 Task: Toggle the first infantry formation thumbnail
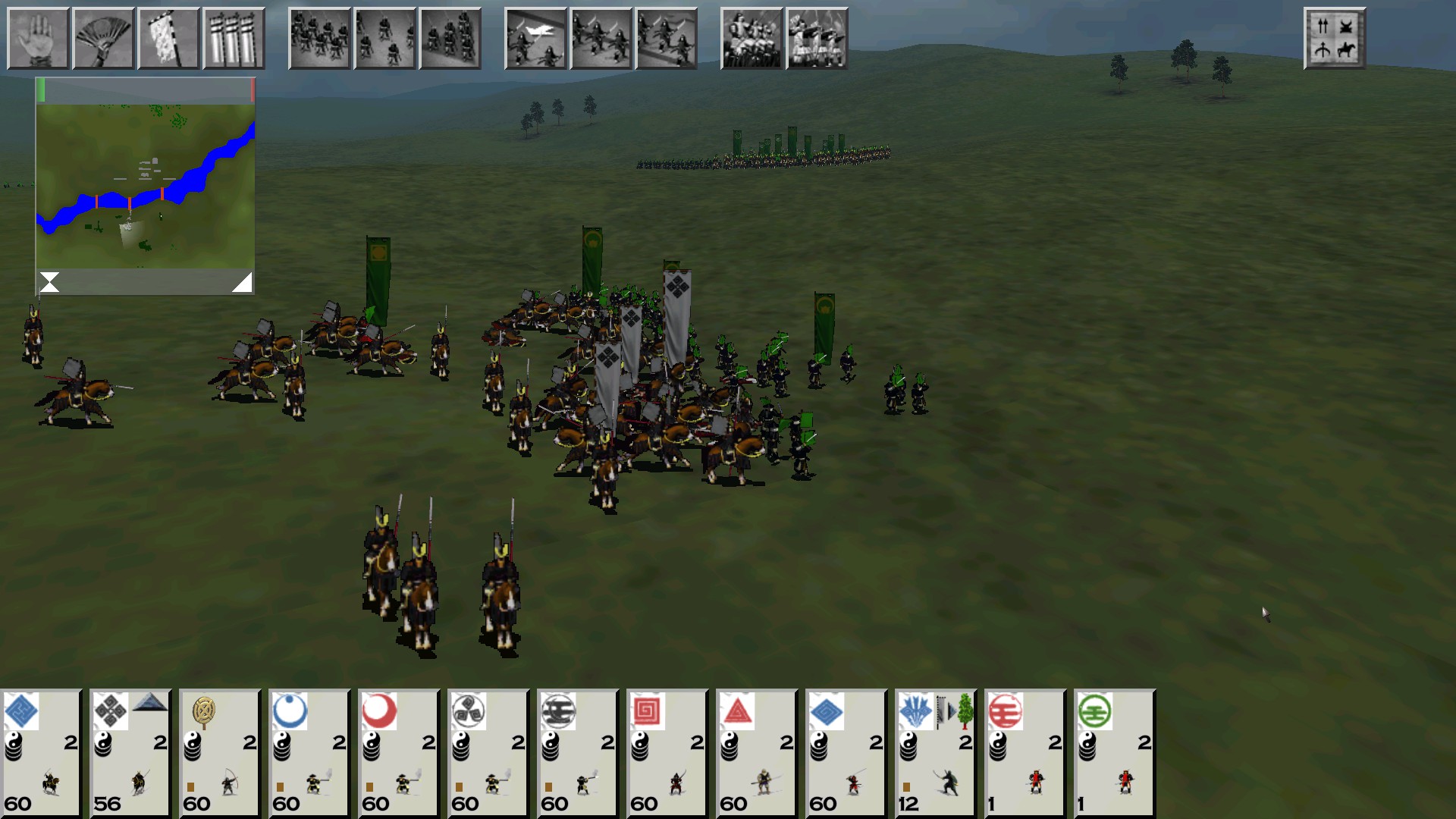point(319,38)
